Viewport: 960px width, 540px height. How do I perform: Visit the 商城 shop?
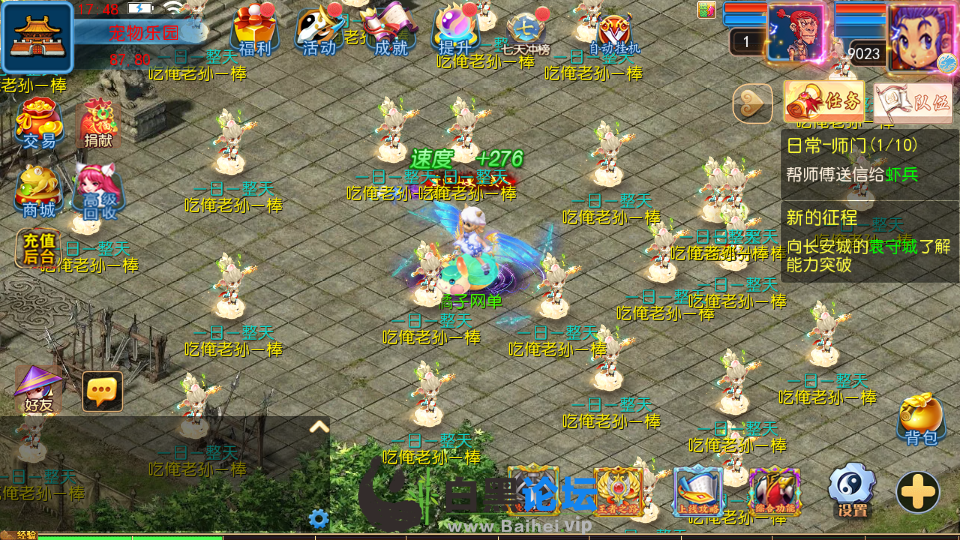(38, 190)
